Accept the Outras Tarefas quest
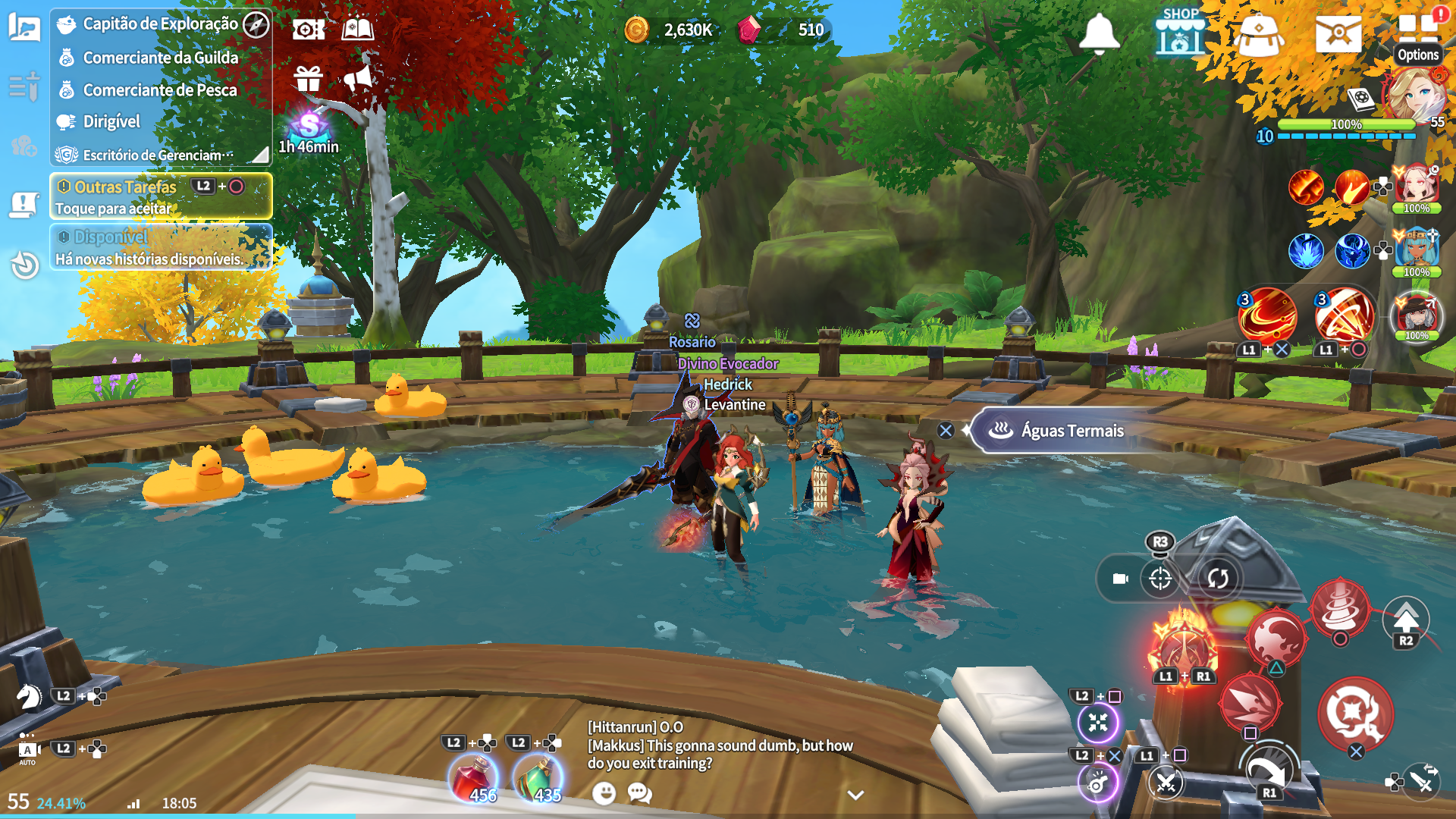This screenshot has height=819, width=1456. tap(160, 196)
